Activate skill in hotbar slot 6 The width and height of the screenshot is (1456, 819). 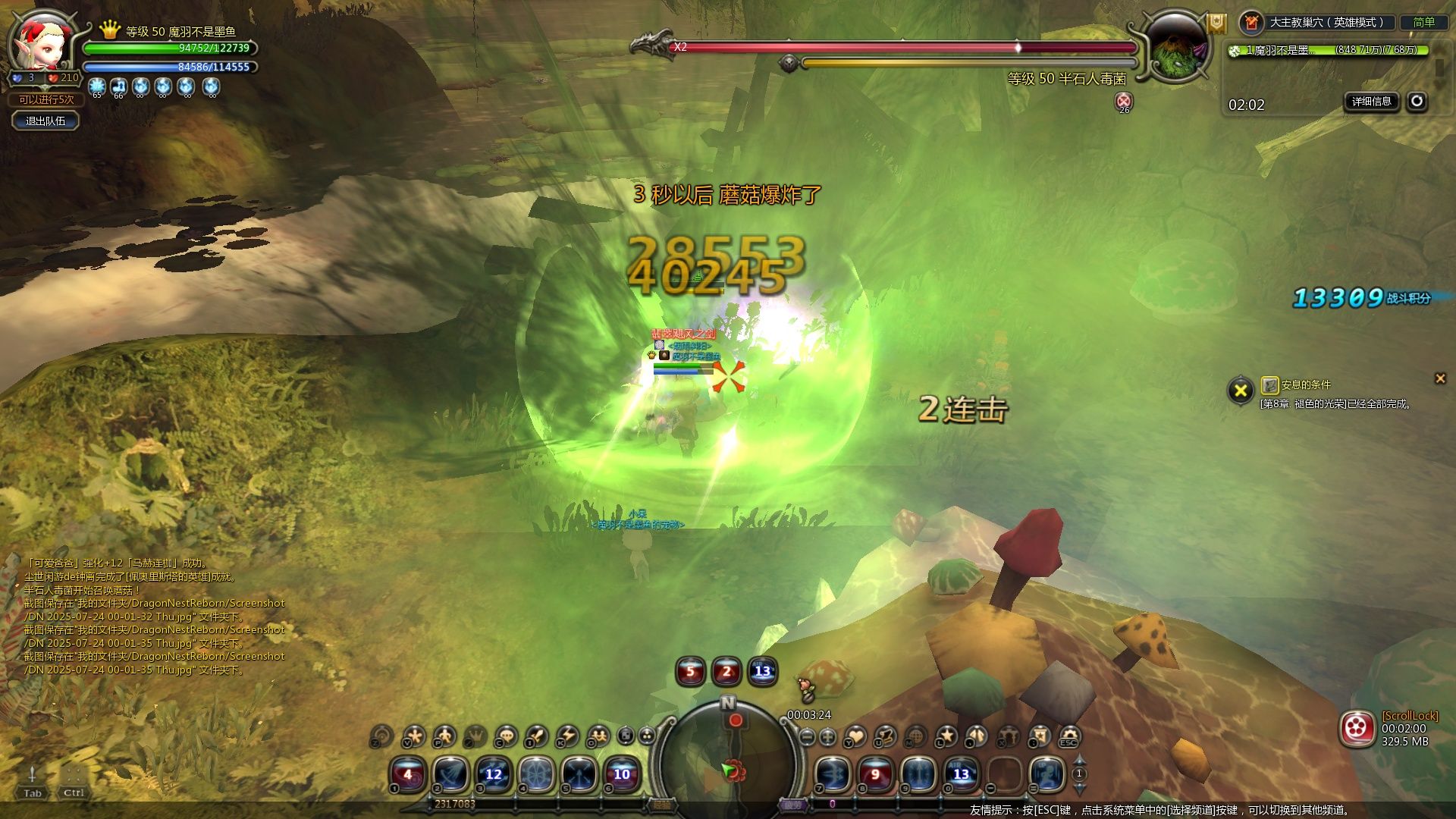coord(622,774)
